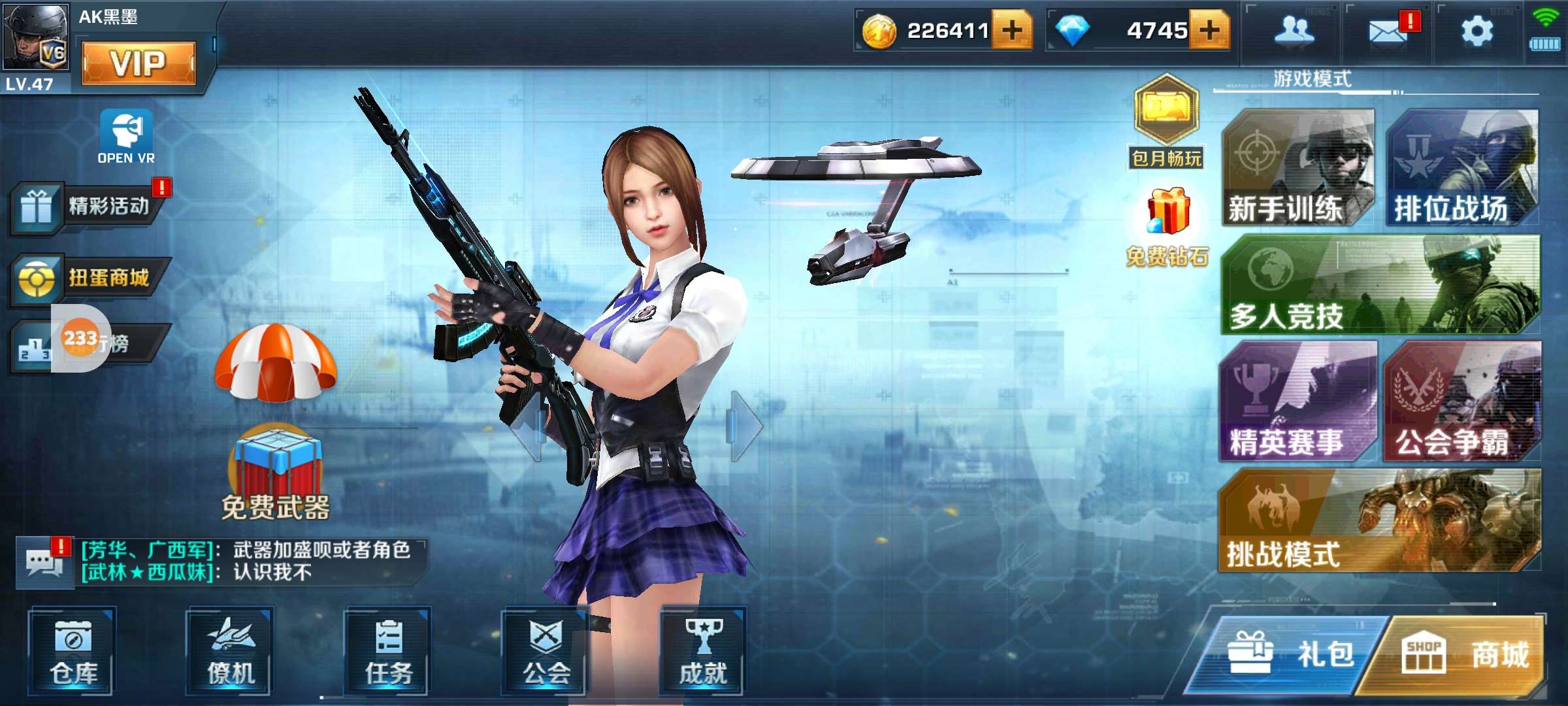This screenshot has width=1568, height=706.
Task: Select 新手训练 training mode
Action: point(1297,169)
